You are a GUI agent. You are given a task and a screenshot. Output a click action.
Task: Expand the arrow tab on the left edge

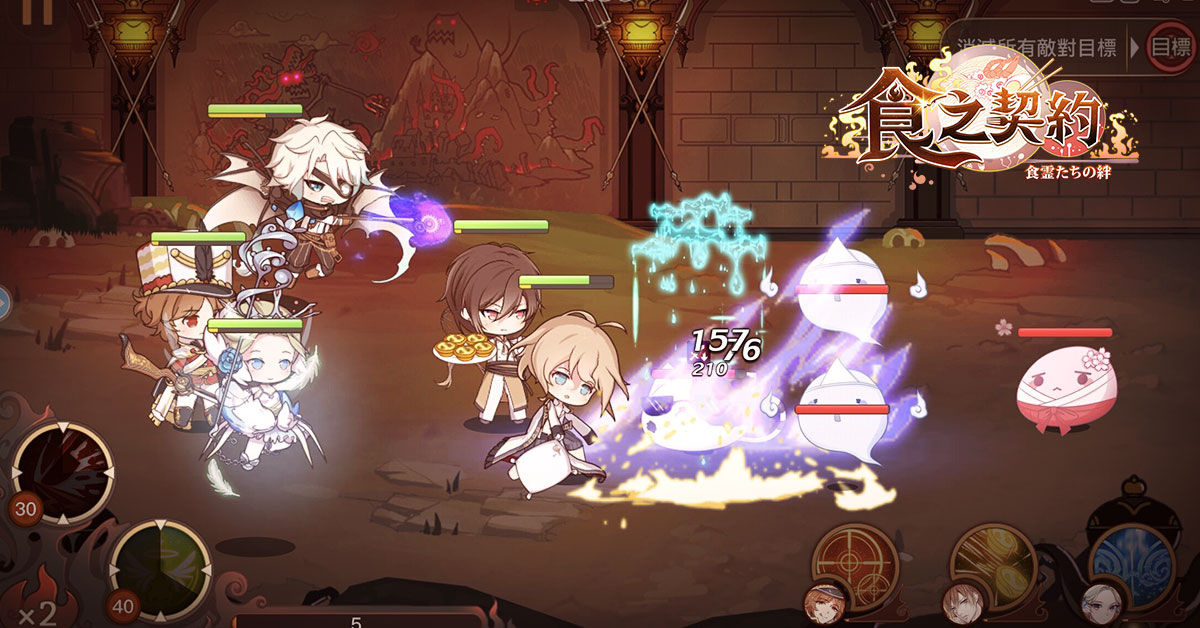5,301
